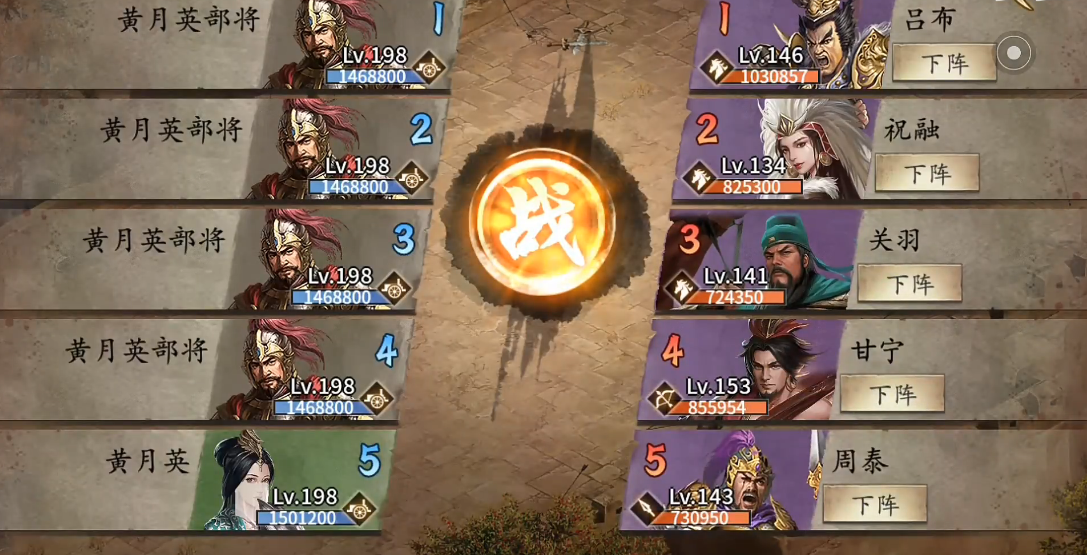Click 下阵 next to 甘宁

click(x=891, y=394)
